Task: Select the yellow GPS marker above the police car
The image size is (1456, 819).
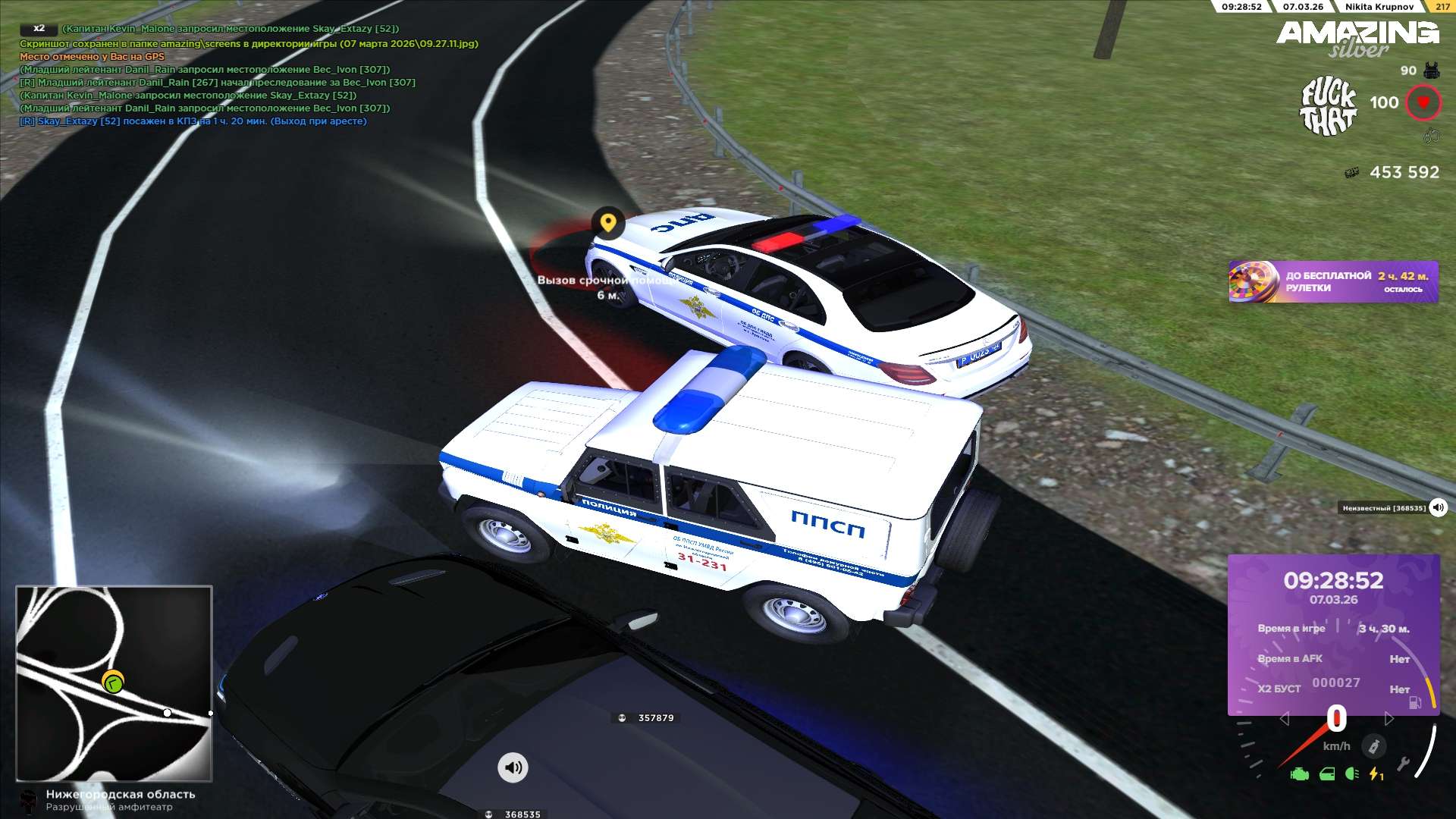Action: [607, 223]
